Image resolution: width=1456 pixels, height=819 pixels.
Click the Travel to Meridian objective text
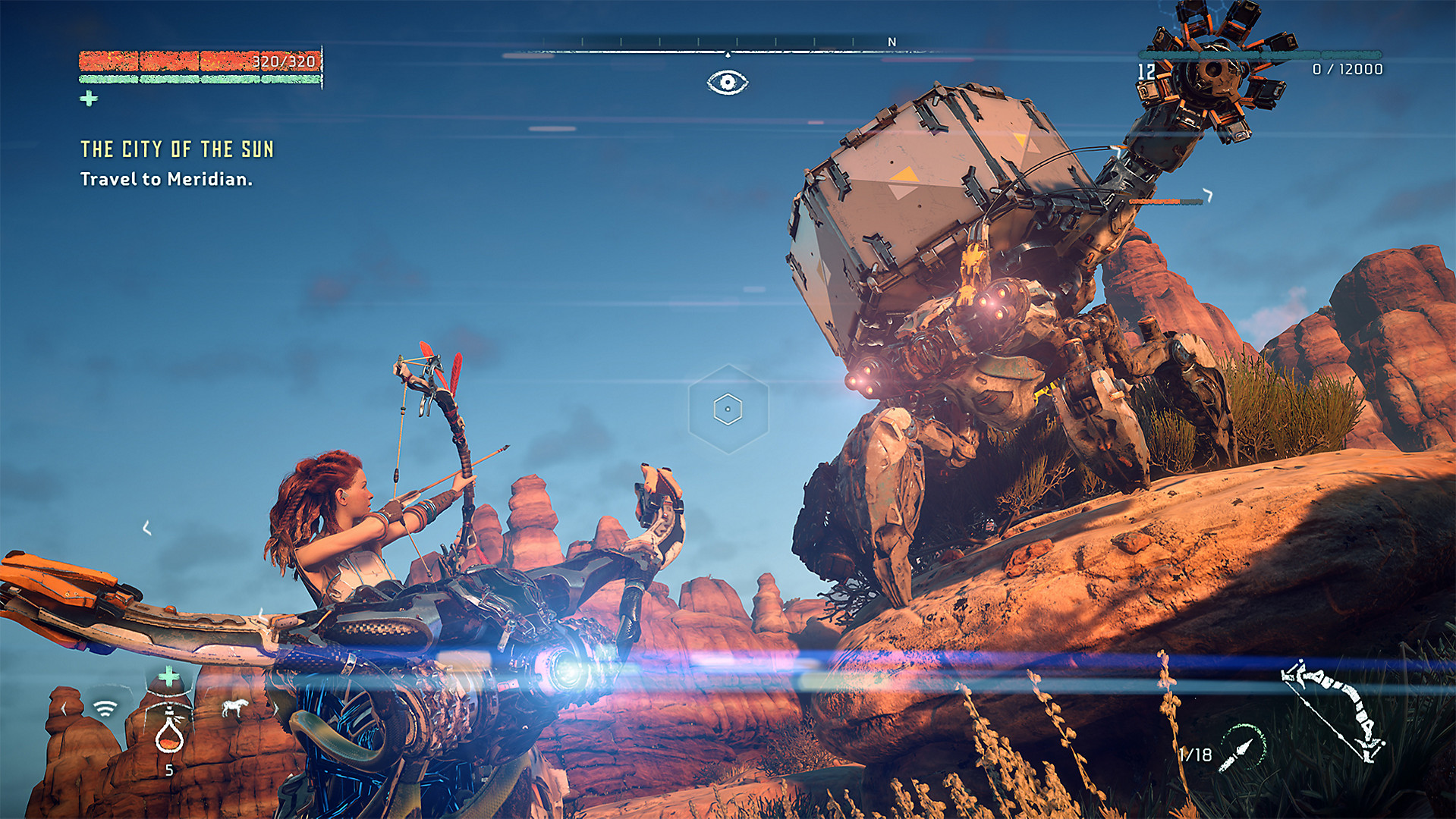tap(167, 181)
